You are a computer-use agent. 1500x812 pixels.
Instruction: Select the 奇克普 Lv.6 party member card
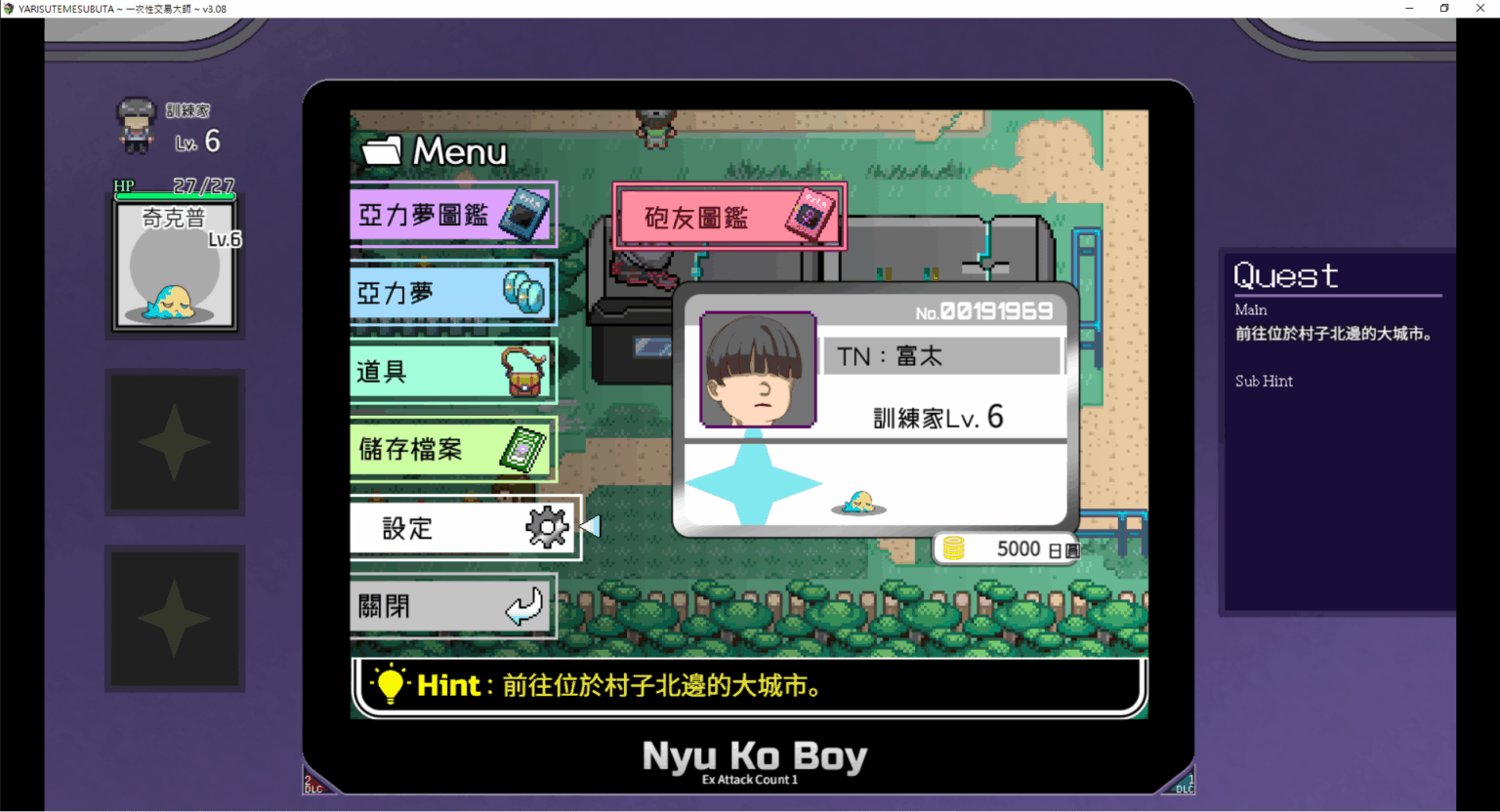tap(176, 264)
